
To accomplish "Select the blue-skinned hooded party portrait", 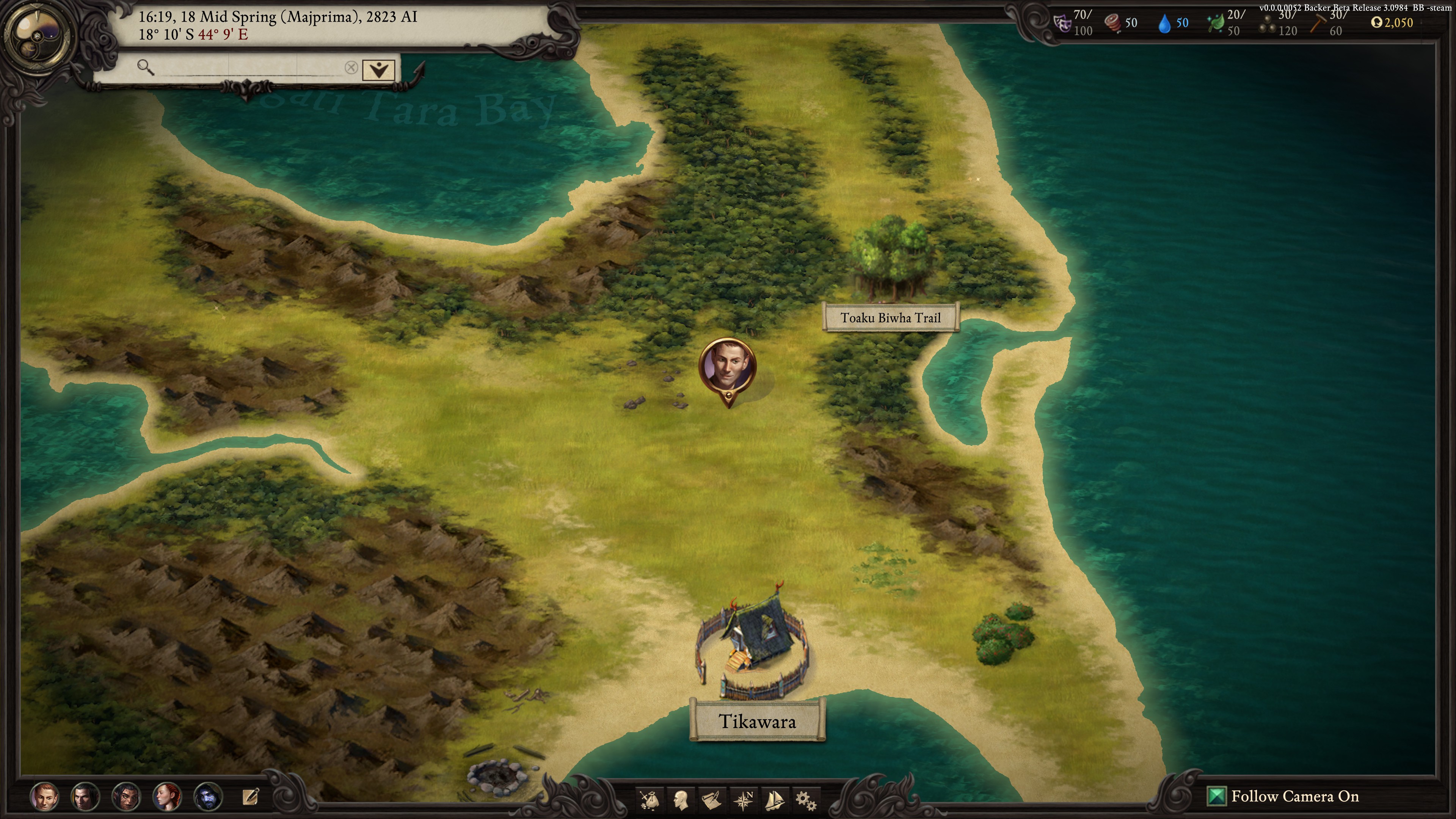I will (x=208, y=796).
